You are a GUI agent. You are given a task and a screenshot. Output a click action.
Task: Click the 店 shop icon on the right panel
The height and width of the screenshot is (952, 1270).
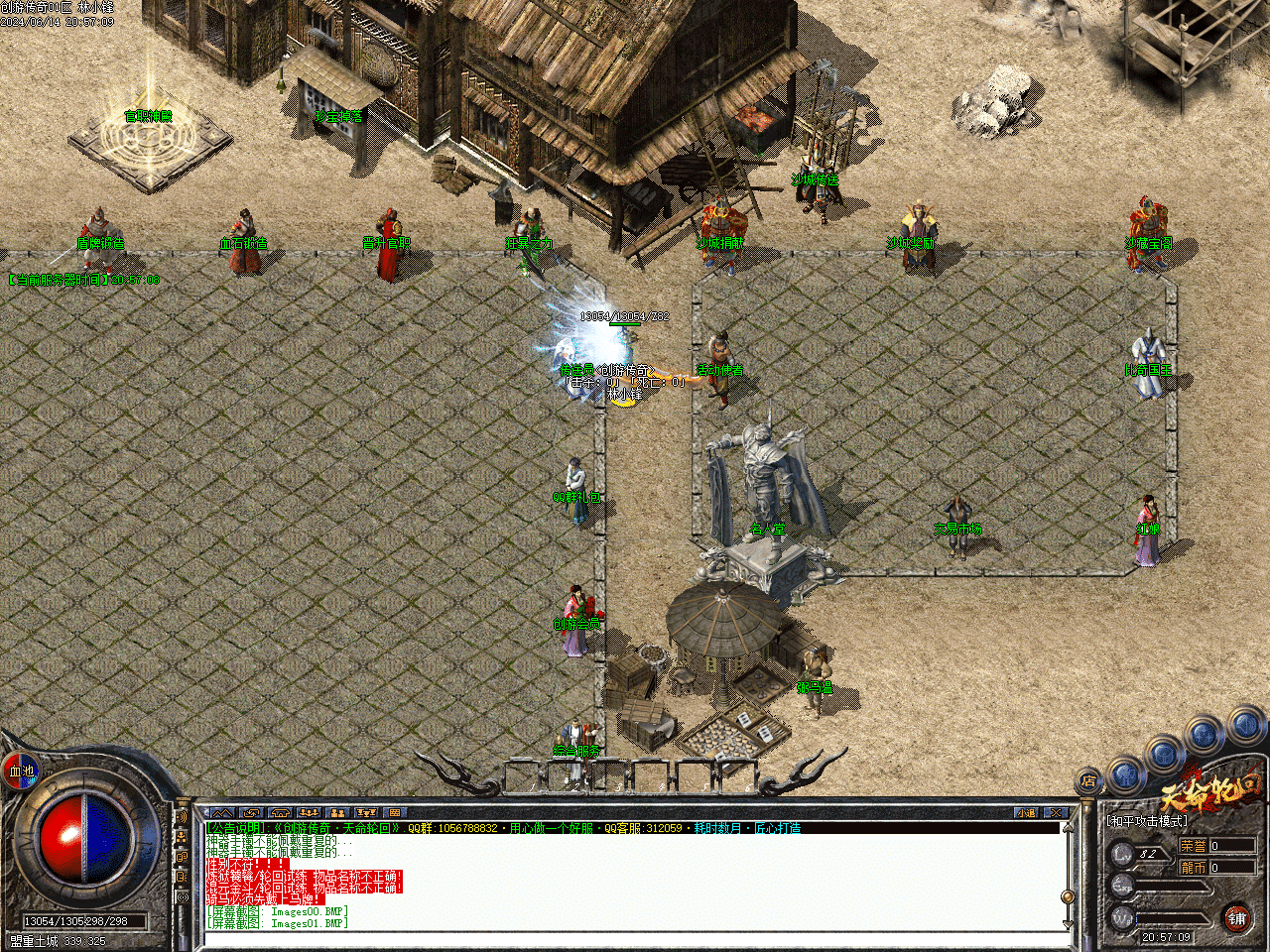coord(1089,781)
